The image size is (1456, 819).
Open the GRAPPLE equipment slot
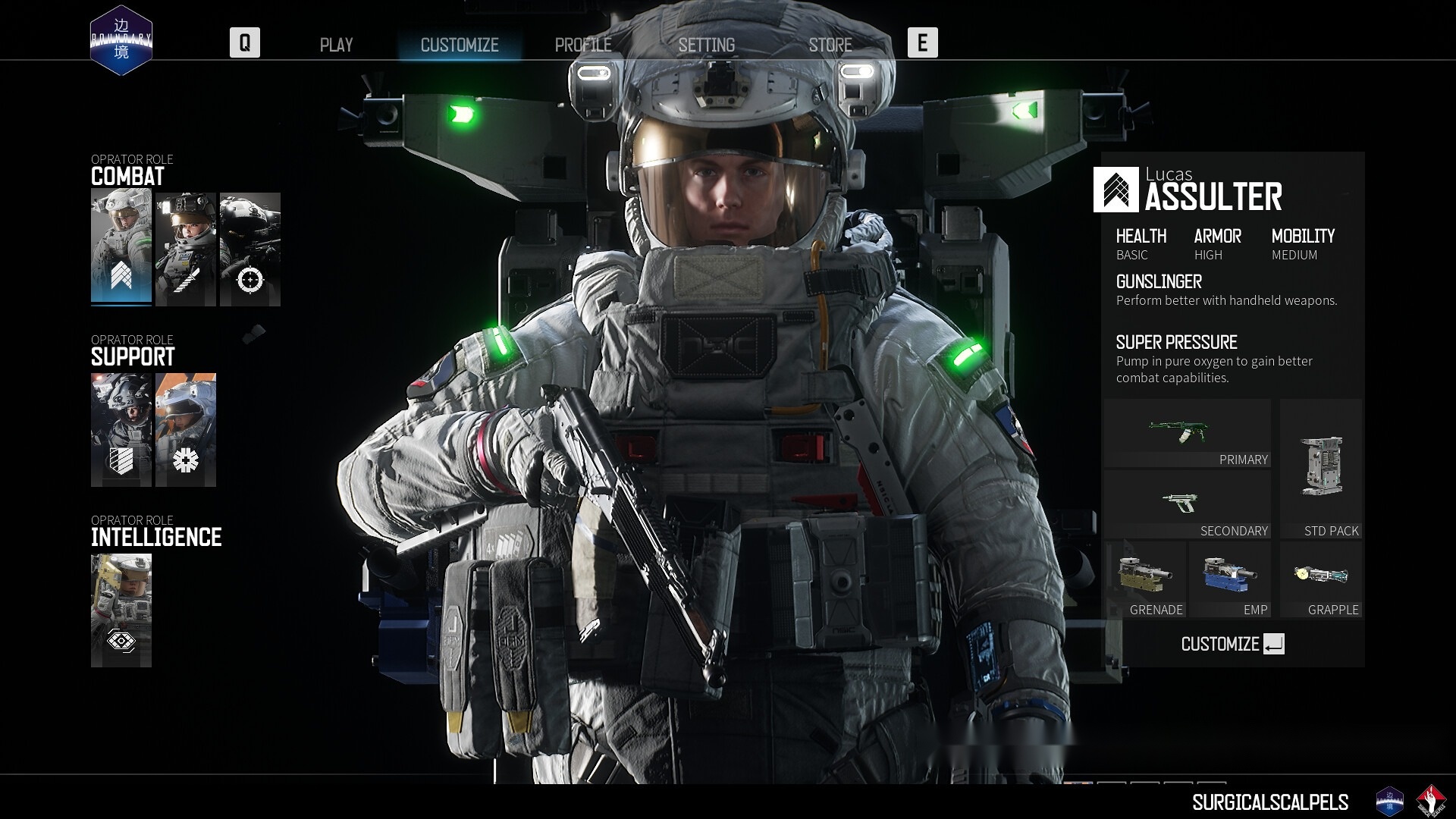point(1321,579)
